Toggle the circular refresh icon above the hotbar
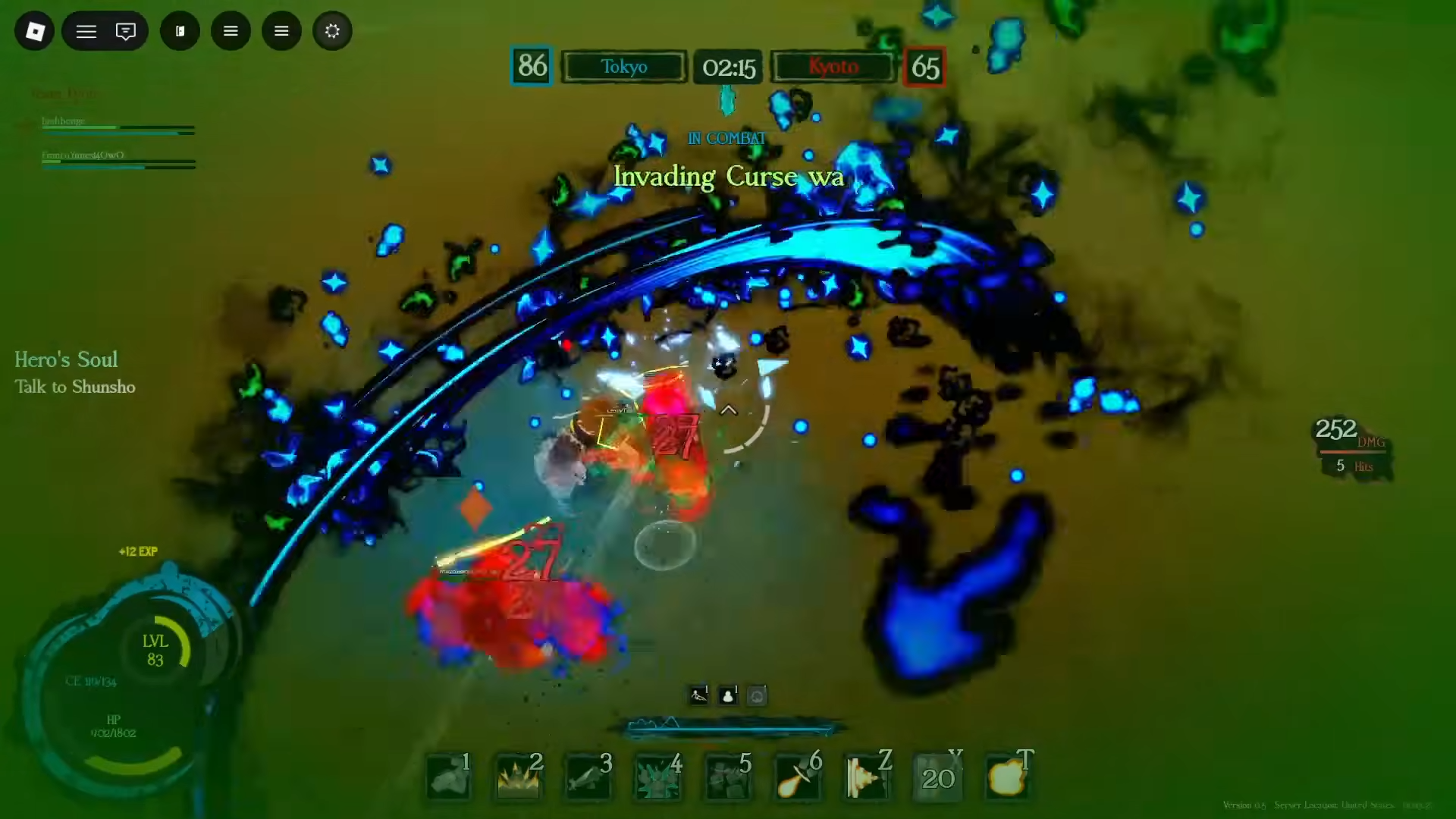The image size is (1456, 819). 757,695
